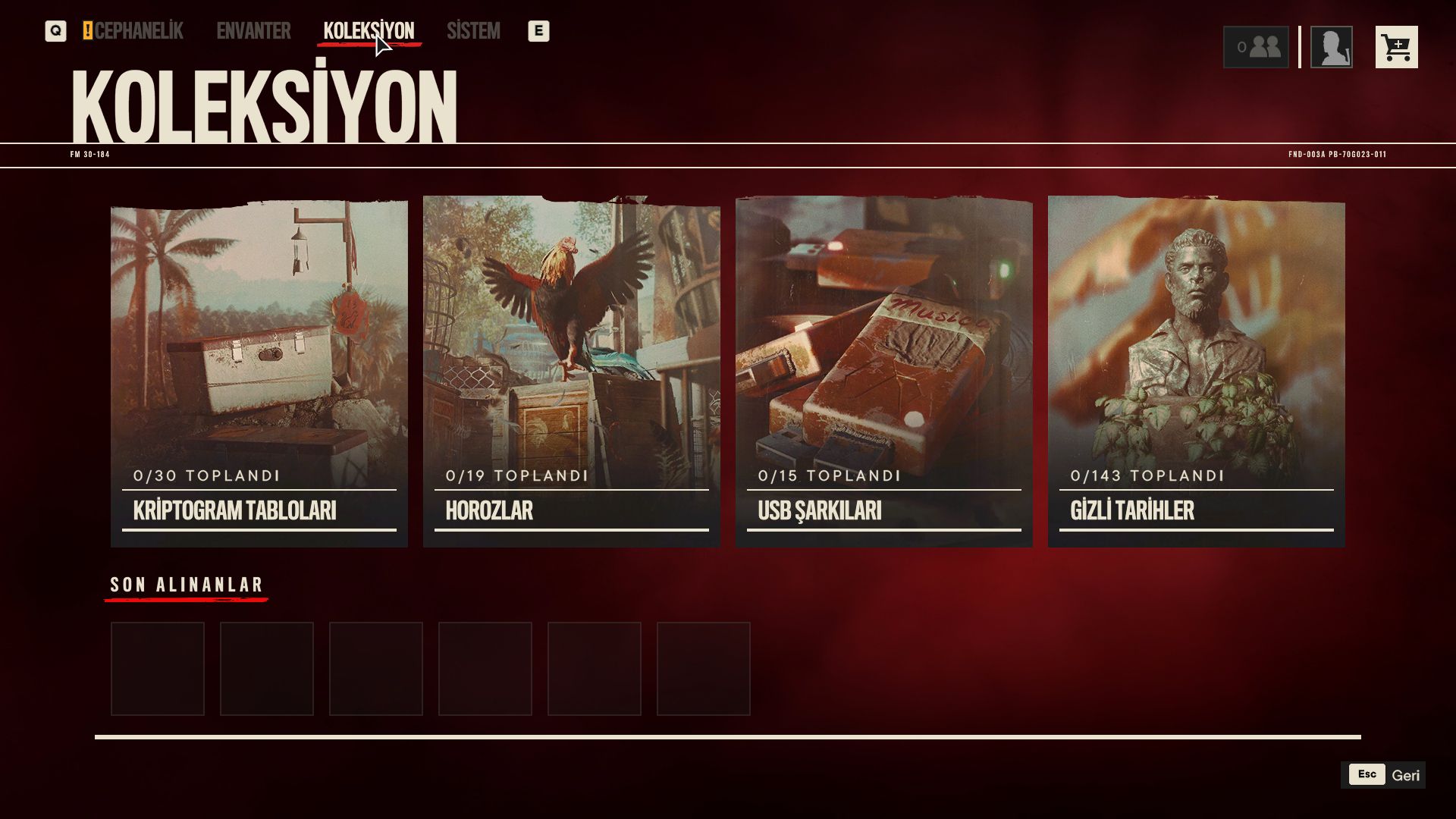Image resolution: width=1456 pixels, height=819 pixels.
Task: Click the player profile silhouette icon
Action: point(1331,47)
